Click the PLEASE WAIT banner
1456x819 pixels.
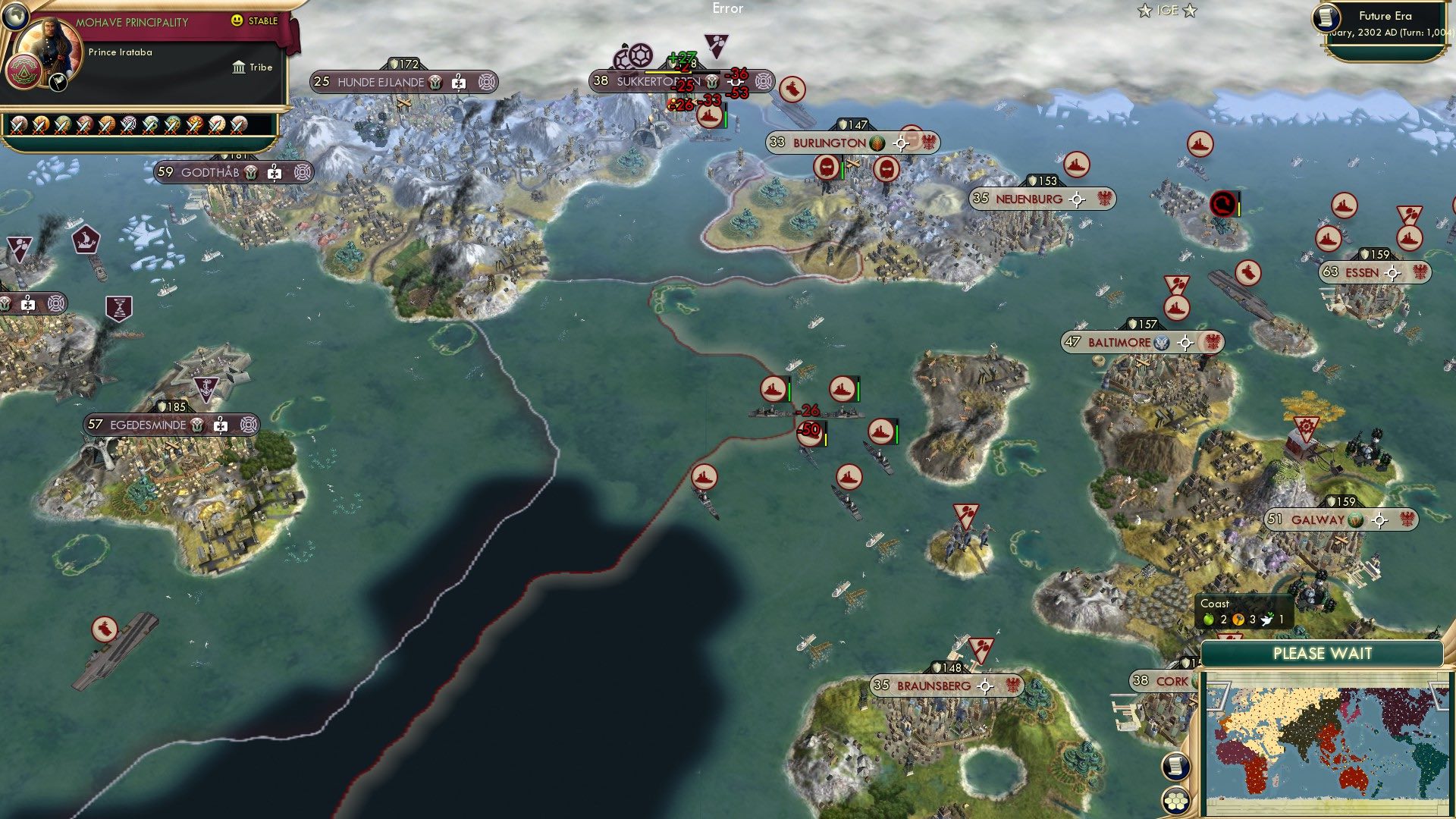pos(1323,653)
